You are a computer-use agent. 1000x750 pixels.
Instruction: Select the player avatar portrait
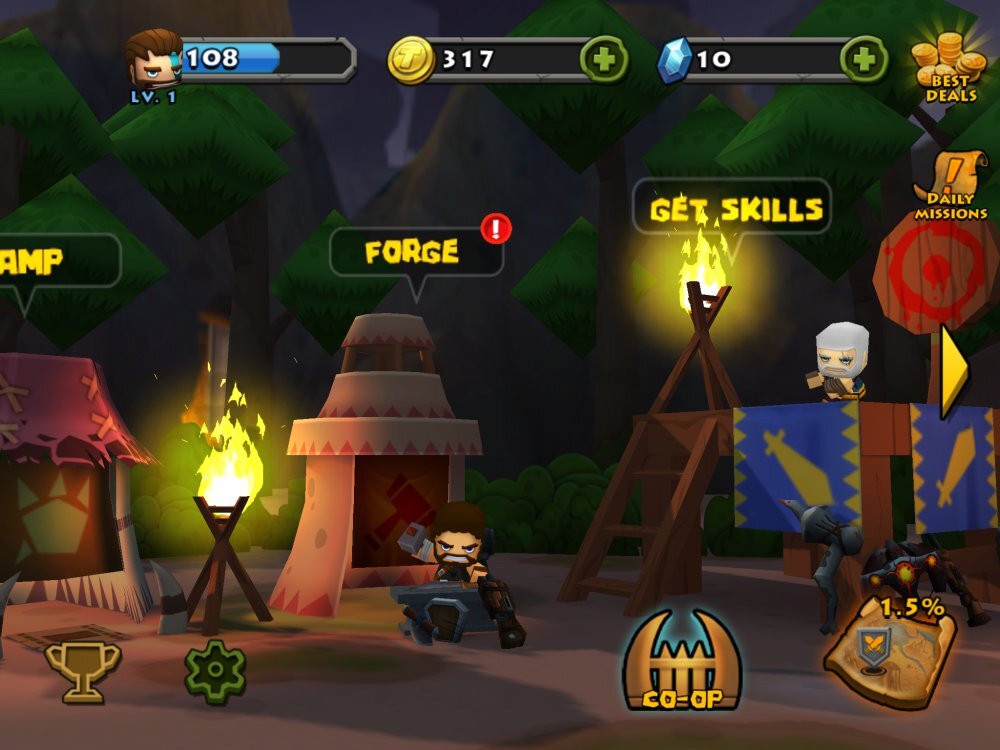pos(153,60)
